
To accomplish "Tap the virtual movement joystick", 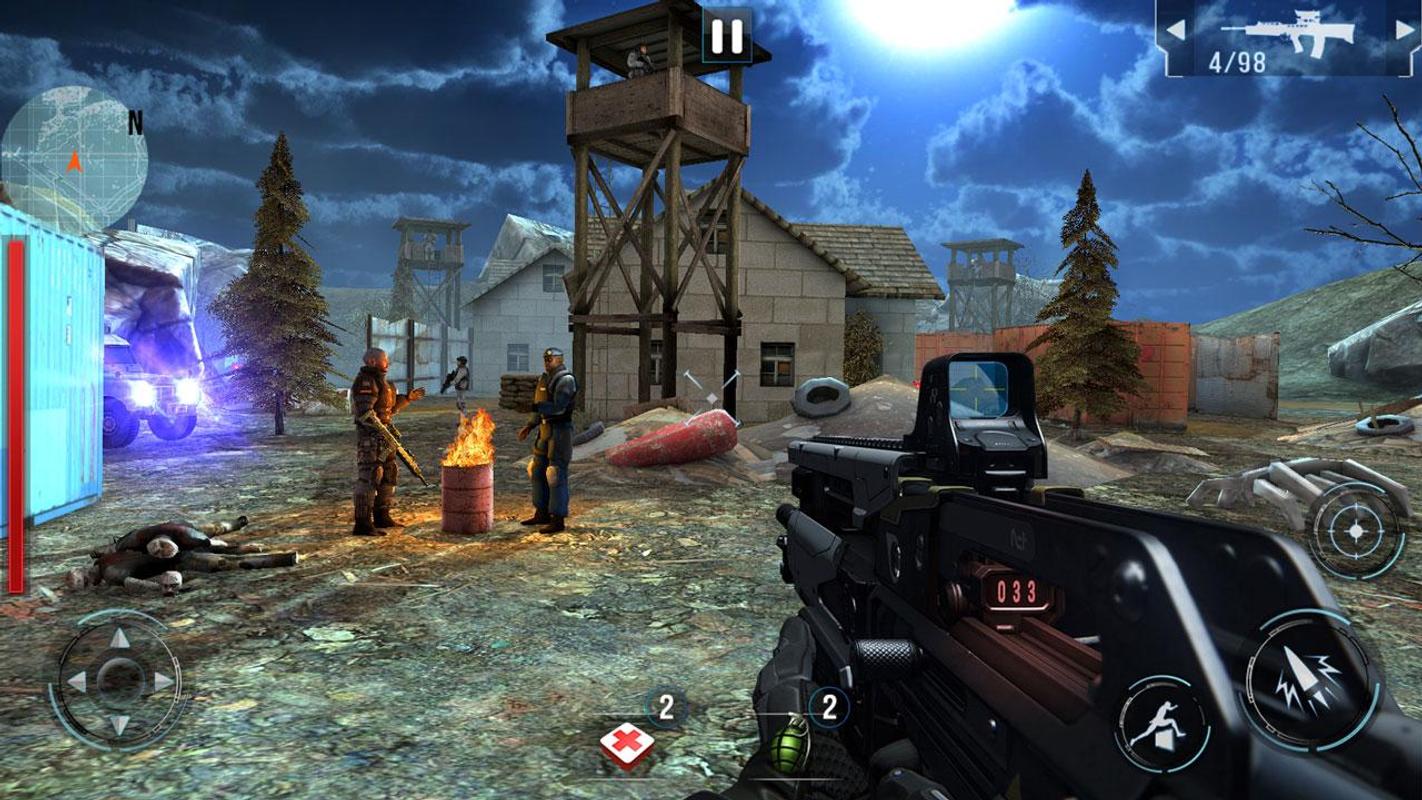I will (x=118, y=677).
